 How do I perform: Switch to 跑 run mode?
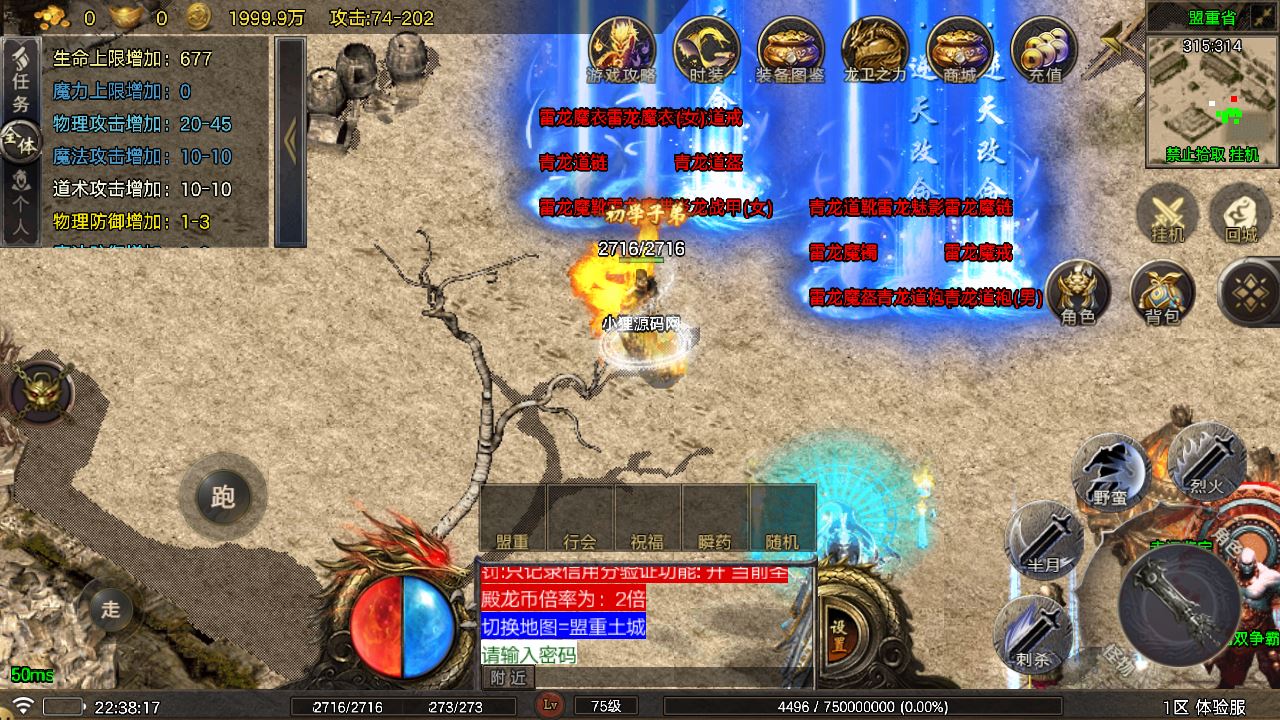(222, 497)
